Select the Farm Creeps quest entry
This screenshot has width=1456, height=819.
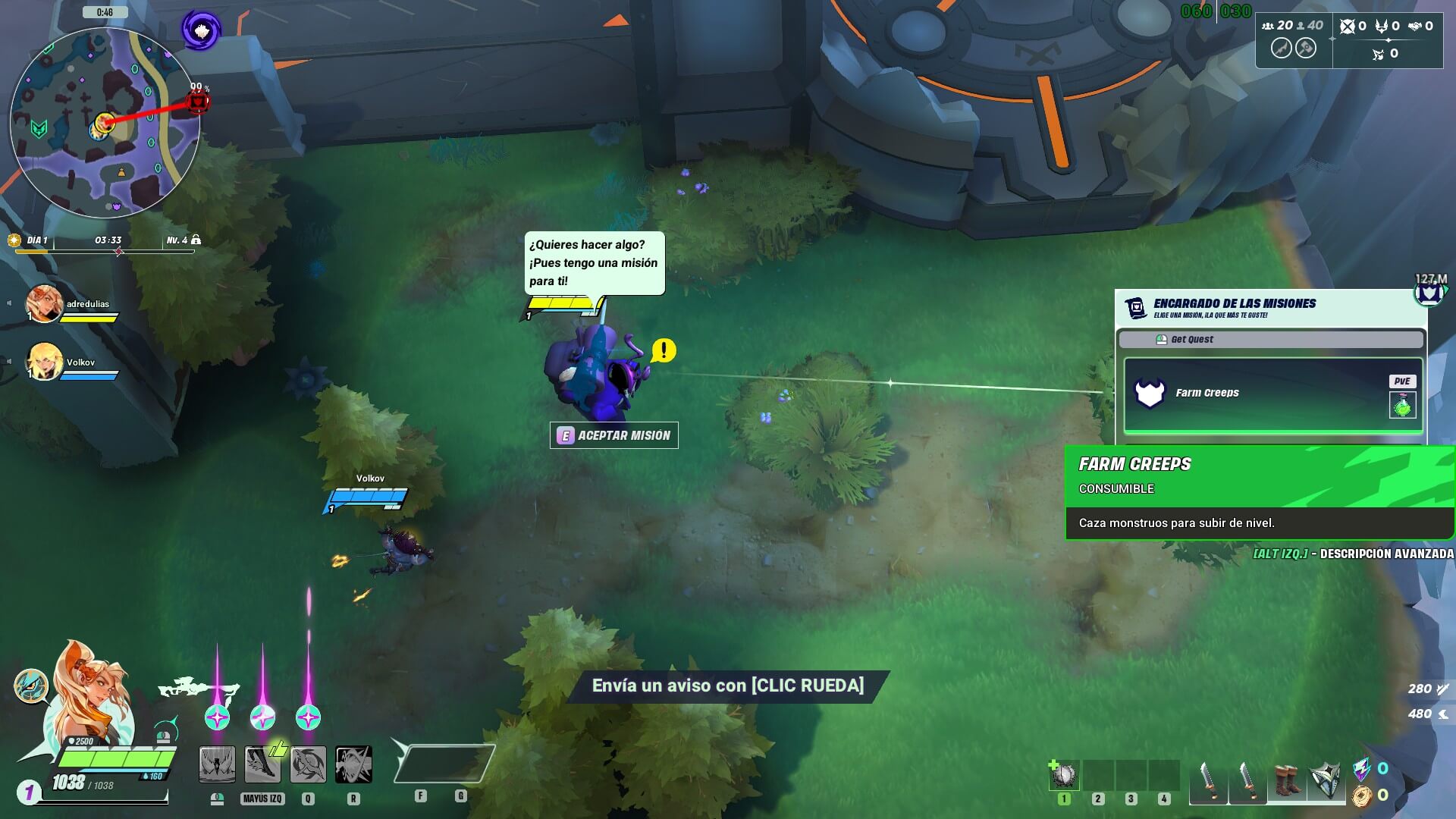click(x=1272, y=393)
